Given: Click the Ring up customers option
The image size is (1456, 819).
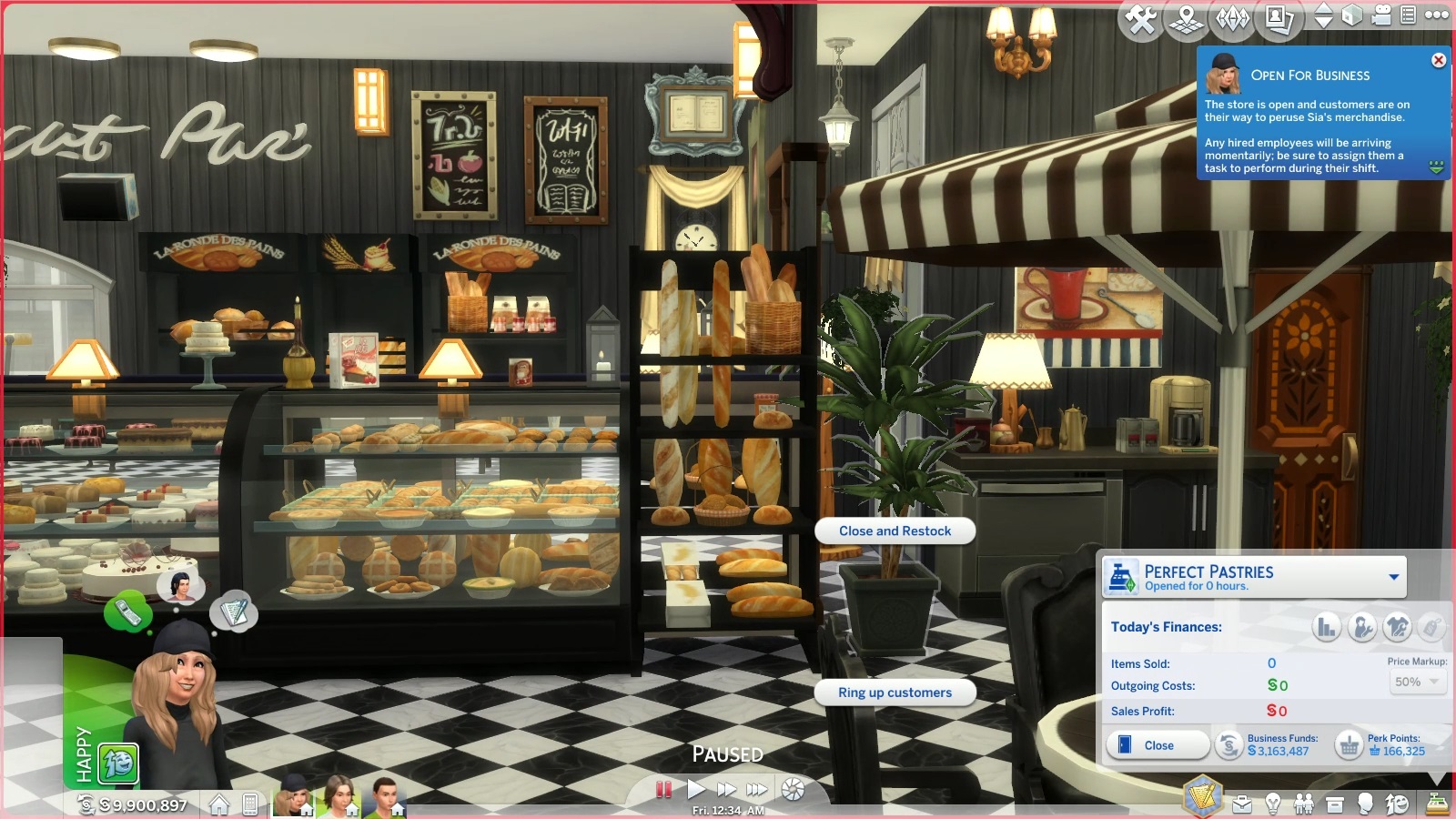Looking at the screenshot, I should click(x=895, y=693).
